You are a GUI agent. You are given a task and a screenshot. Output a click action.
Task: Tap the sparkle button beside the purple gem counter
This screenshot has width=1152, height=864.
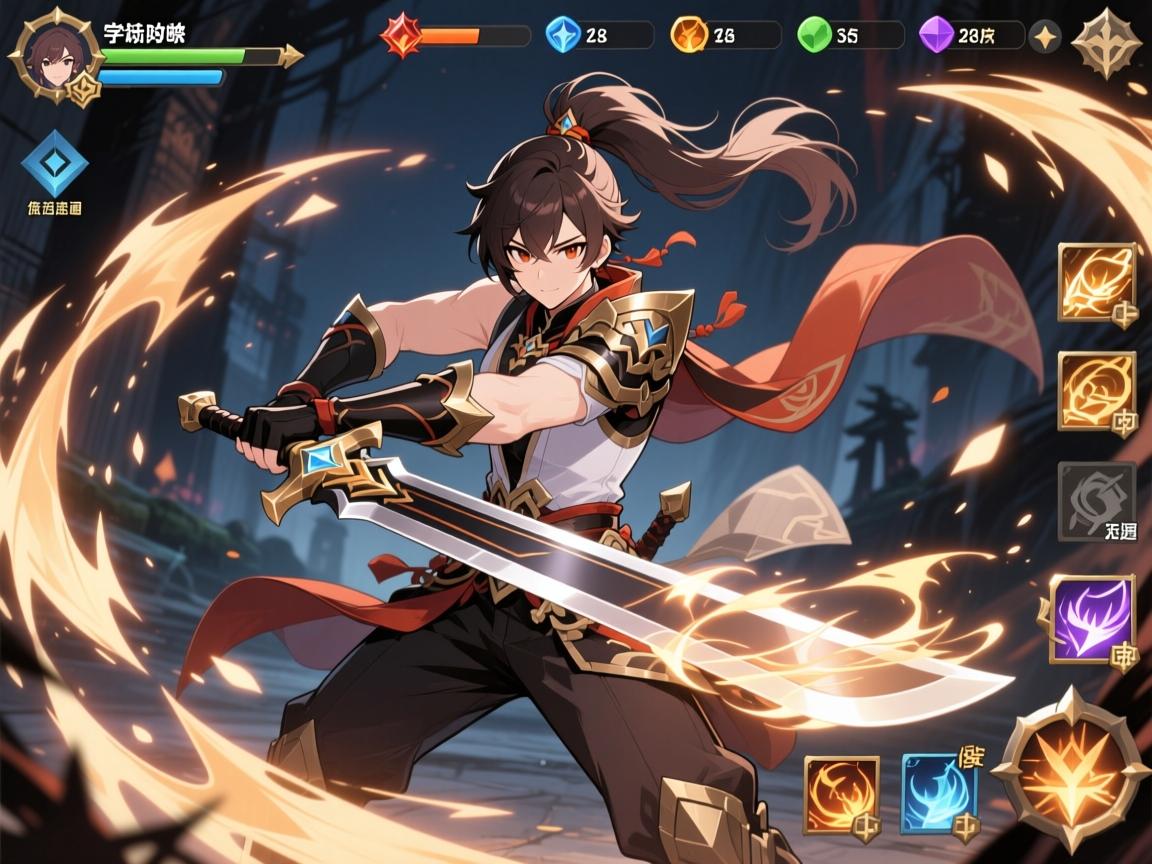1045,36
